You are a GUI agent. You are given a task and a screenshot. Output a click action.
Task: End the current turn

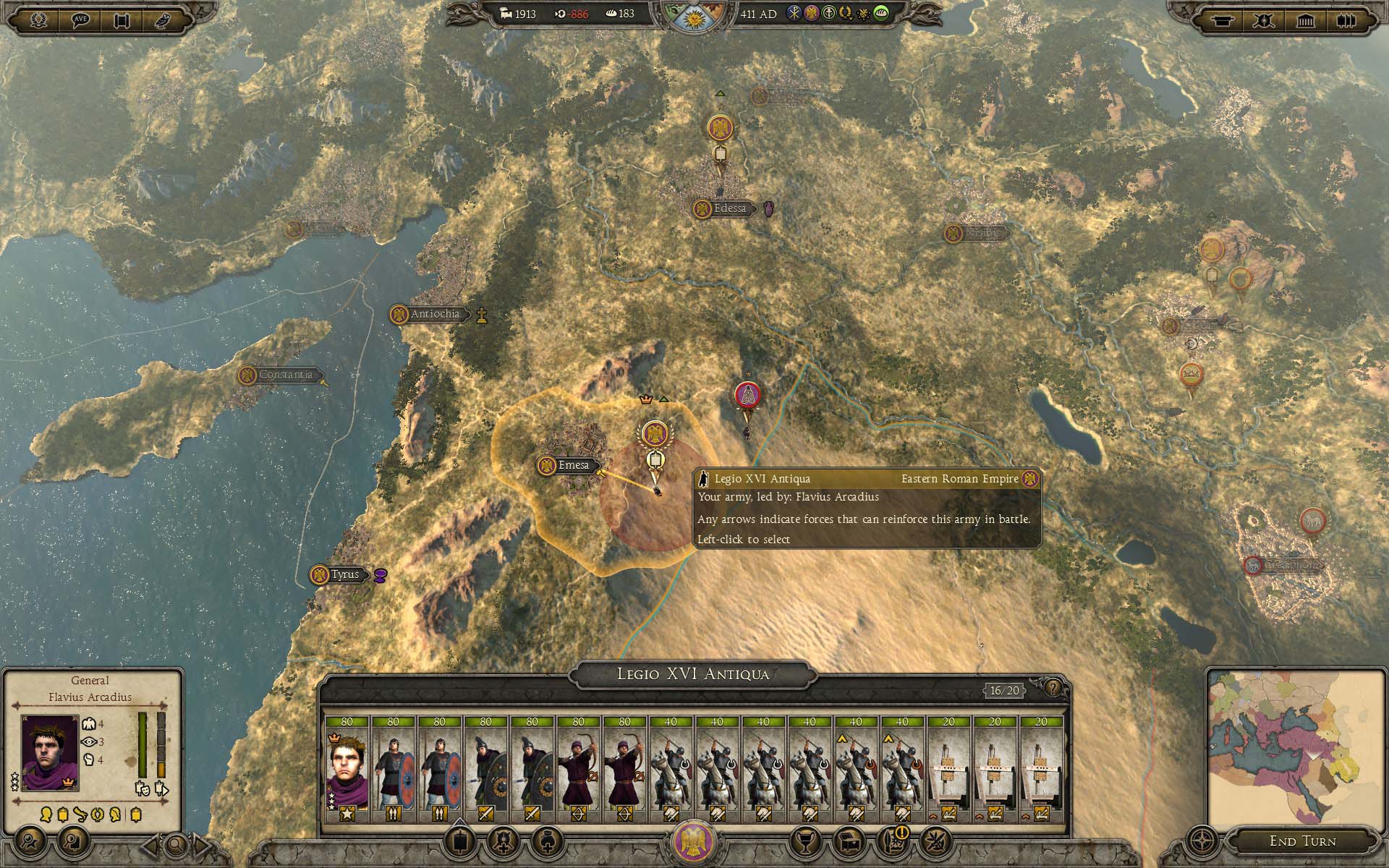(x=1302, y=841)
